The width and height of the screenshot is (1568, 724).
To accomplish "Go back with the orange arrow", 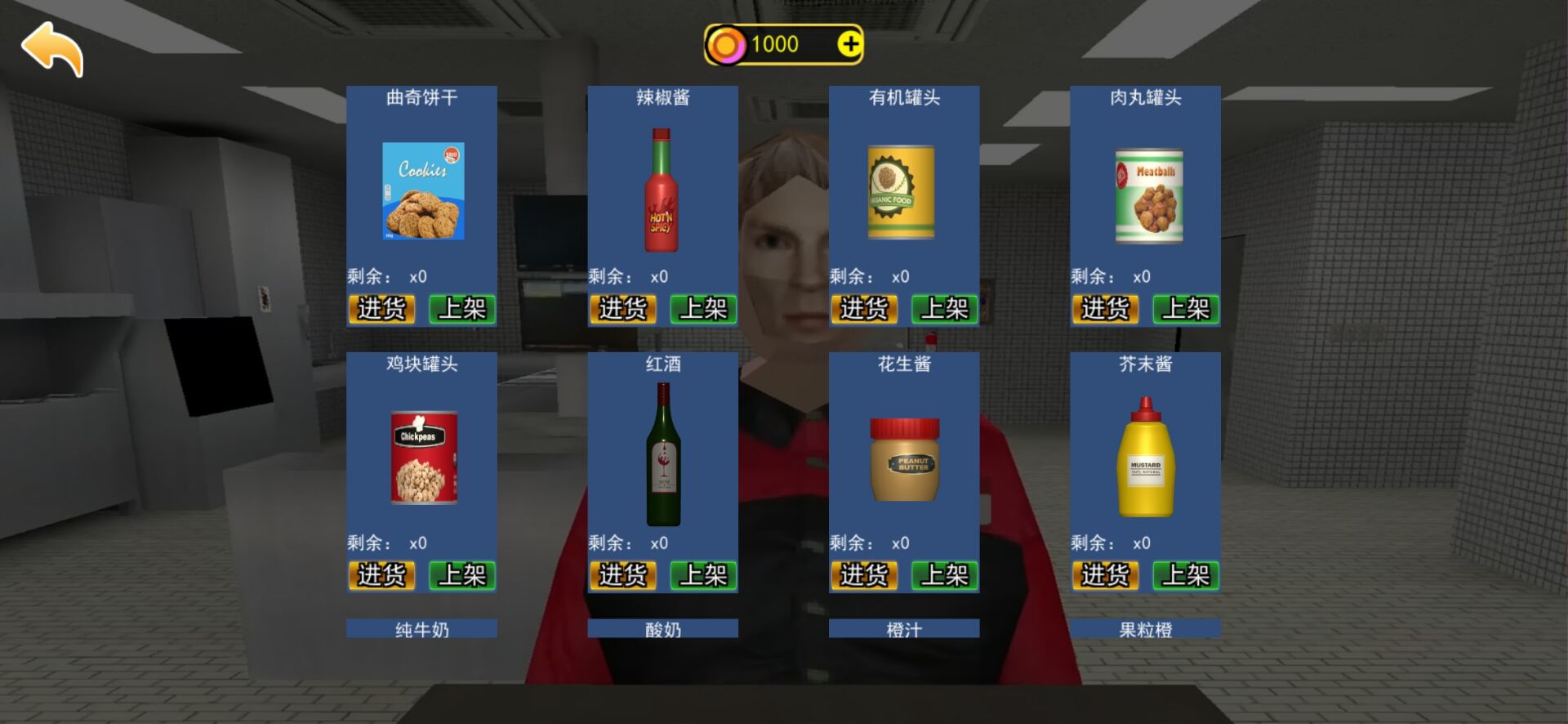I will click(x=52, y=49).
